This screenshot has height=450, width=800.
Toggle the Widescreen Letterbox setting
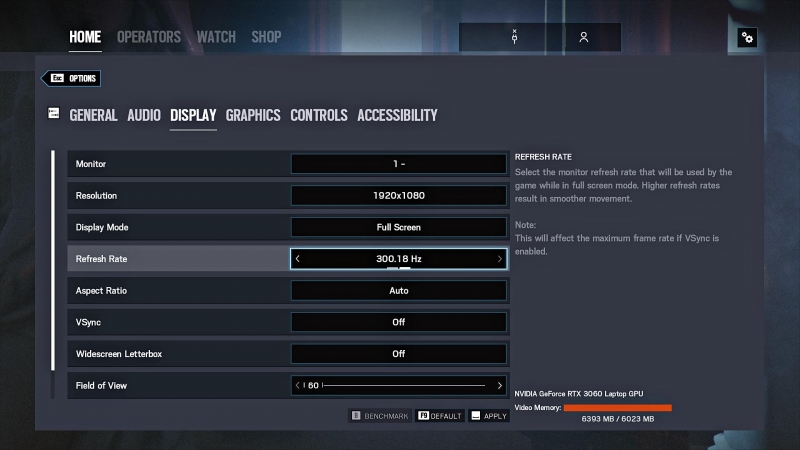[x=399, y=354]
